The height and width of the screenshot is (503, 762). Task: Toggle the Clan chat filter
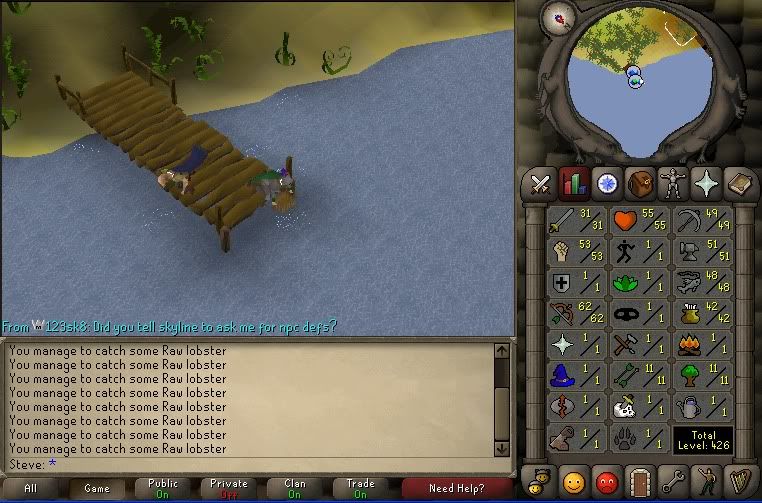pos(295,489)
